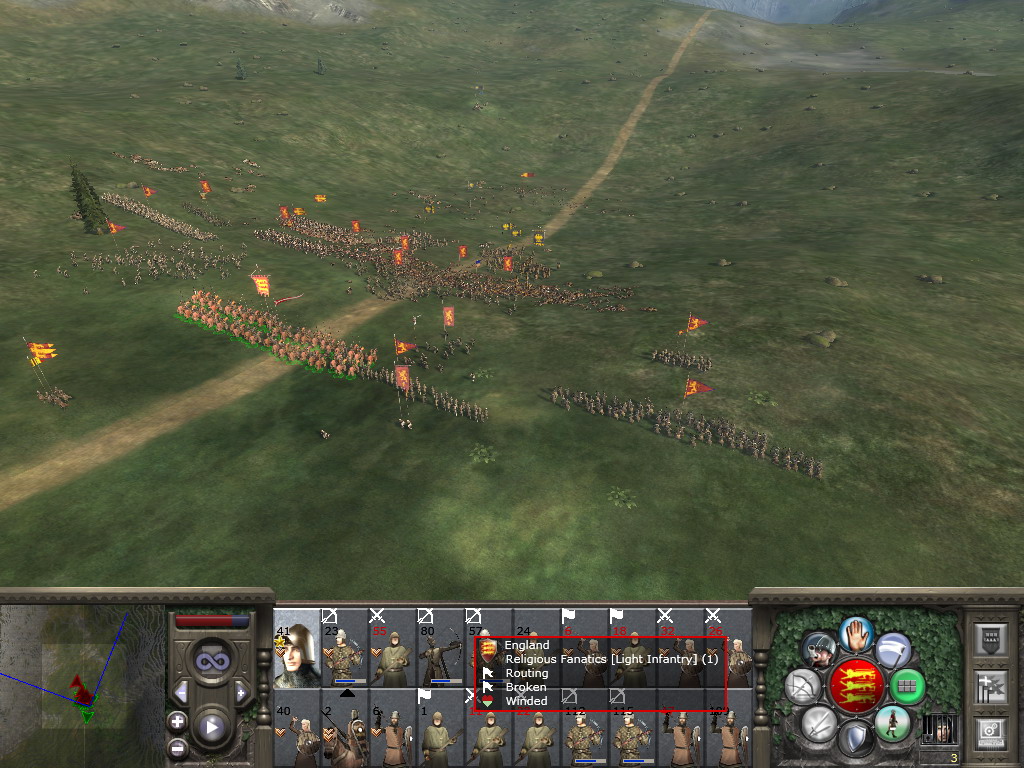This screenshot has height=768, width=1024.
Task: Zoom in the minimap with the plus button
Action: point(177,720)
